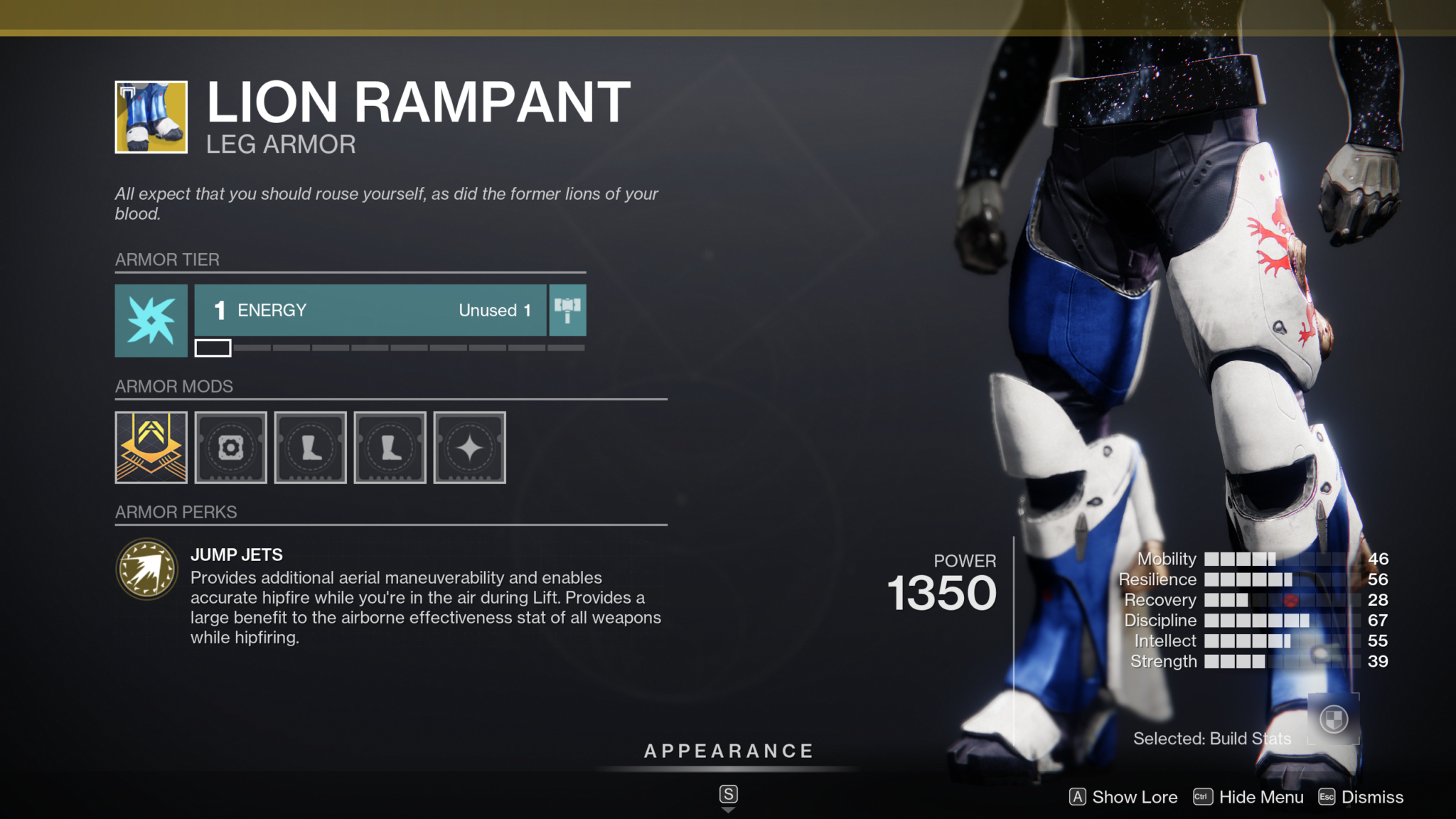Click Hide Menu
The height and width of the screenshot is (819, 1456).
point(1261,797)
